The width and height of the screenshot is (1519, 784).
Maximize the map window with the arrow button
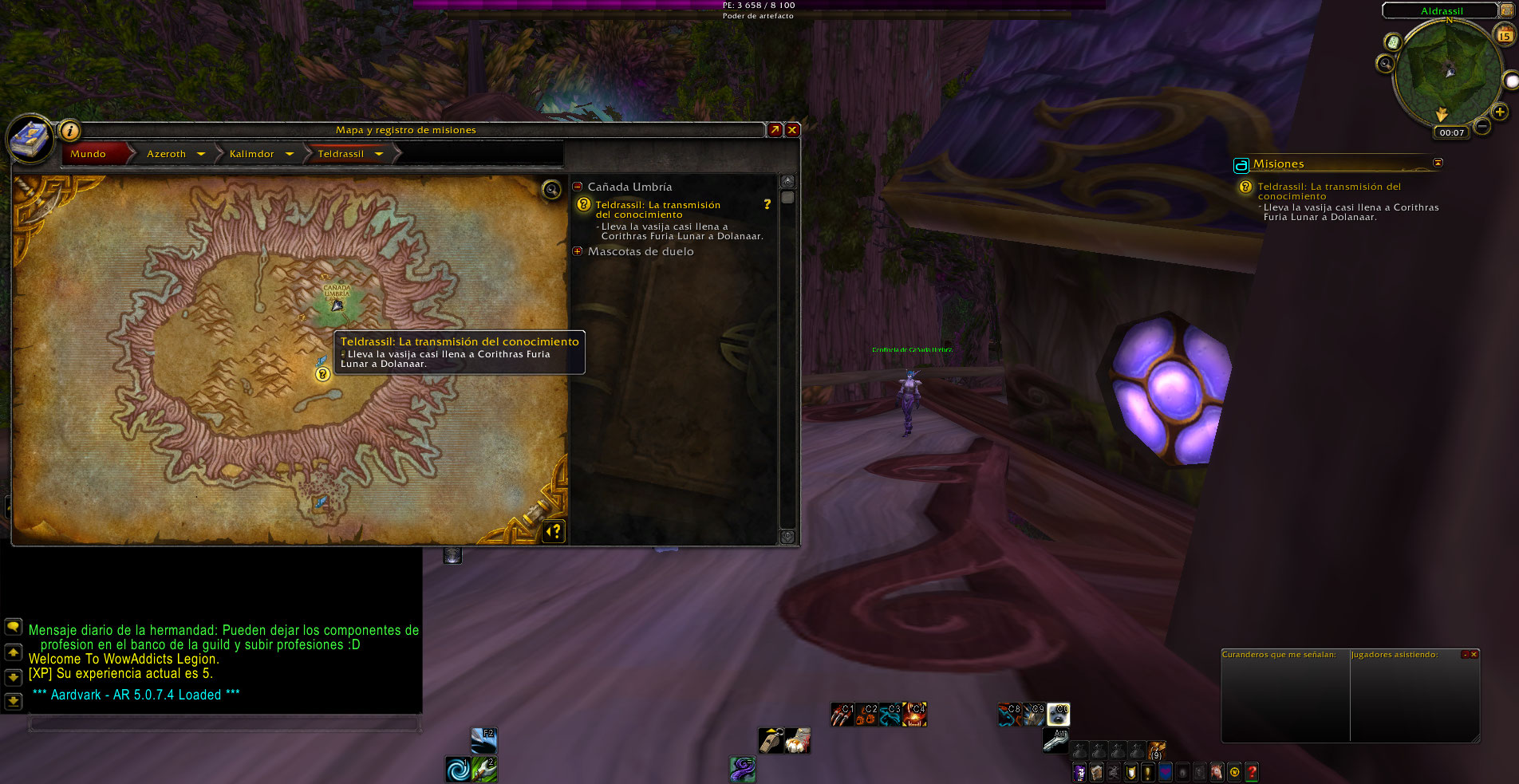click(x=774, y=130)
